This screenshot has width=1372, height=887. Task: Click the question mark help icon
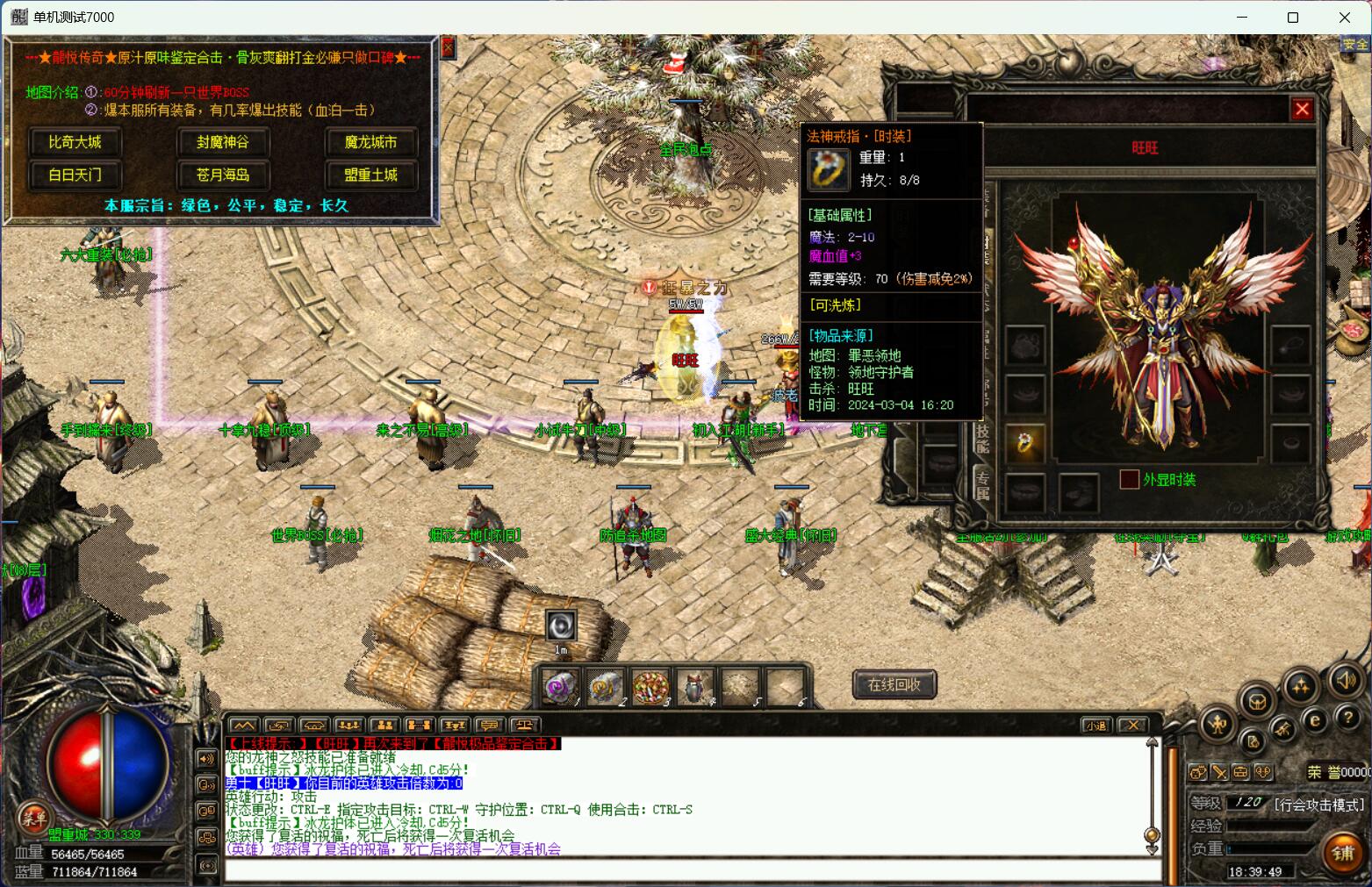(x=1348, y=717)
